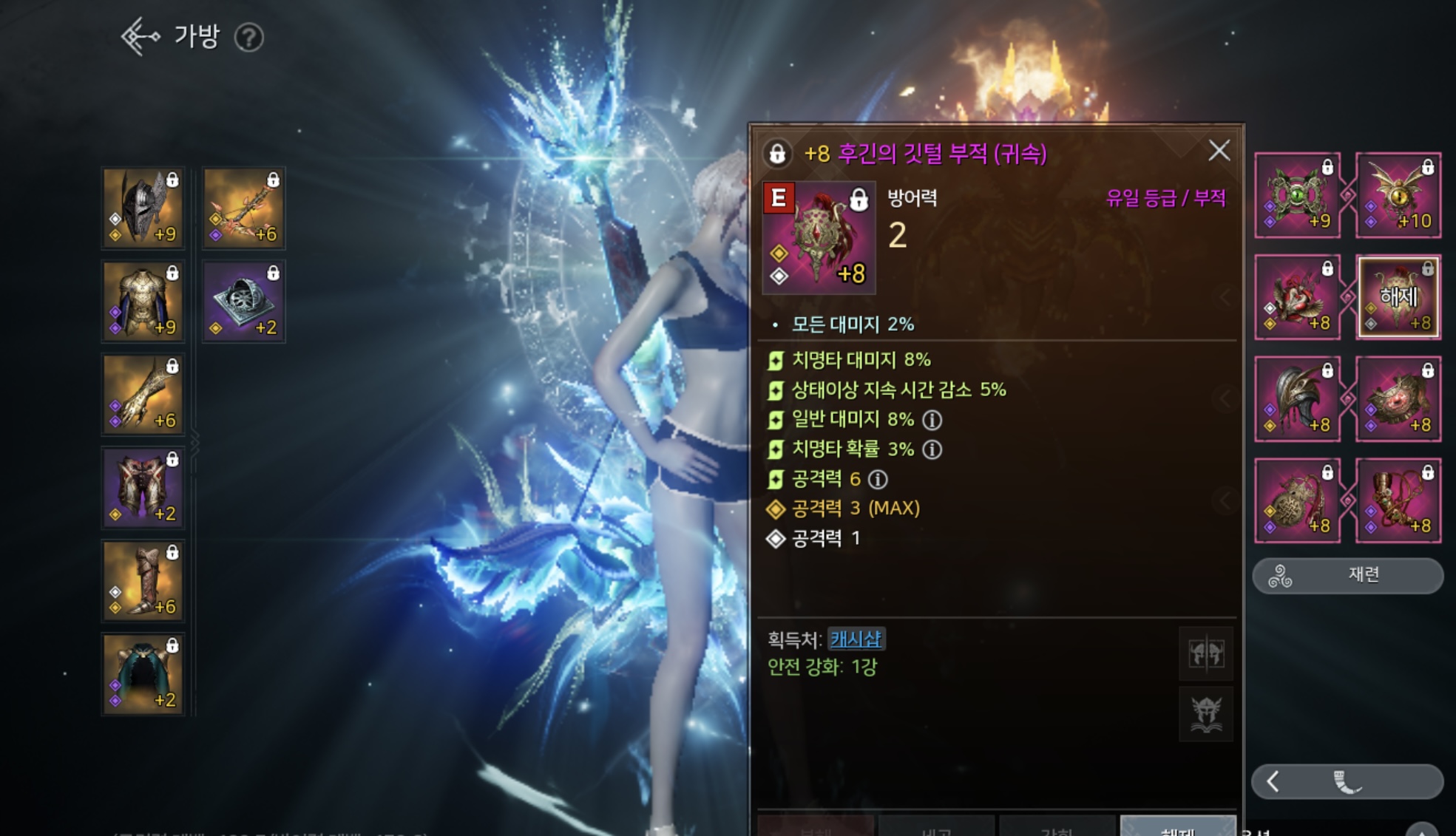Select the +6 bow weapon slot

click(x=243, y=208)
